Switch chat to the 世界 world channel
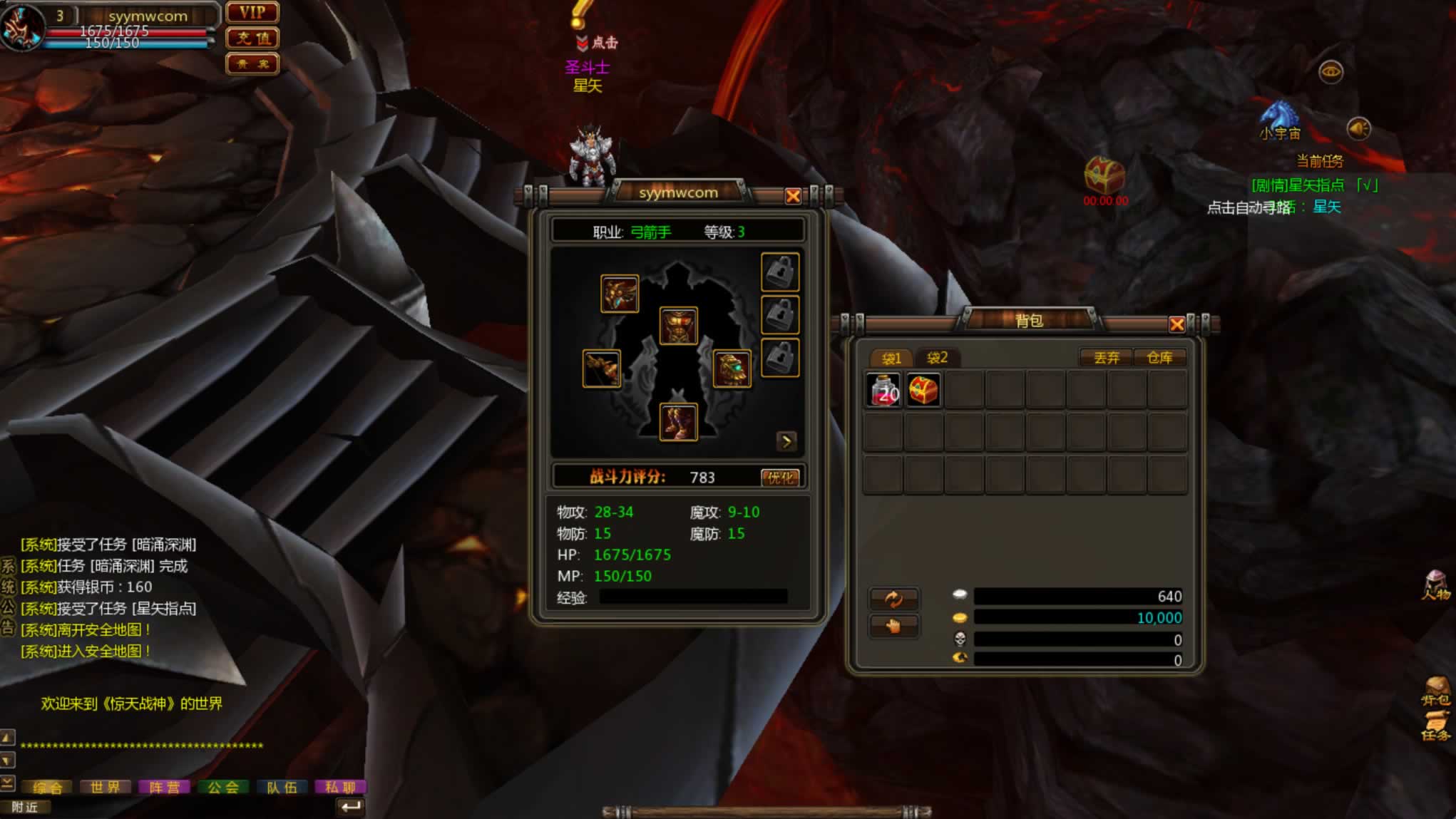The image size is (1456, 819). pos(106,787)
